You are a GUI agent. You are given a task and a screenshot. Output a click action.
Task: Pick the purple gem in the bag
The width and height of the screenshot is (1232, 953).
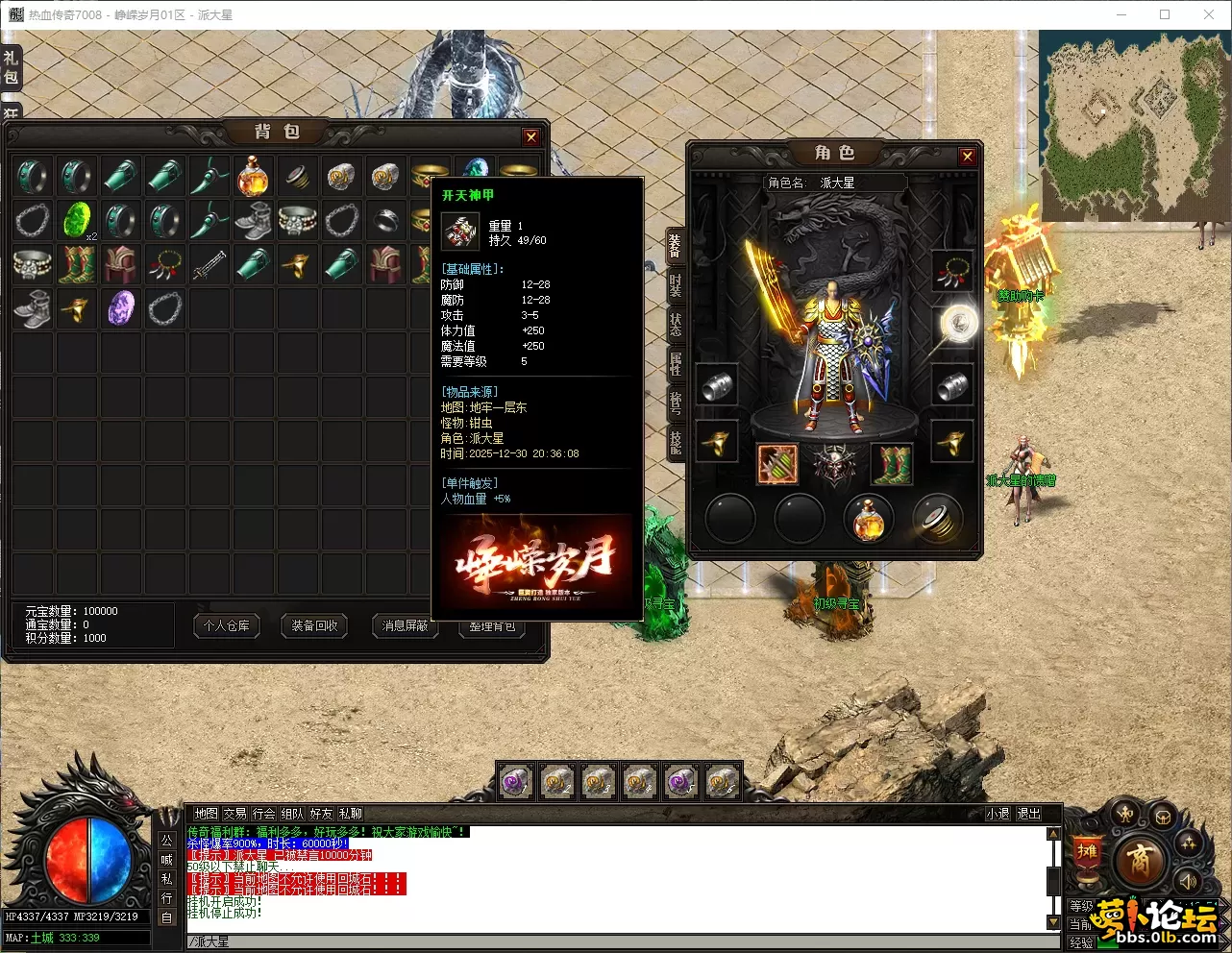tap(121, 308)
